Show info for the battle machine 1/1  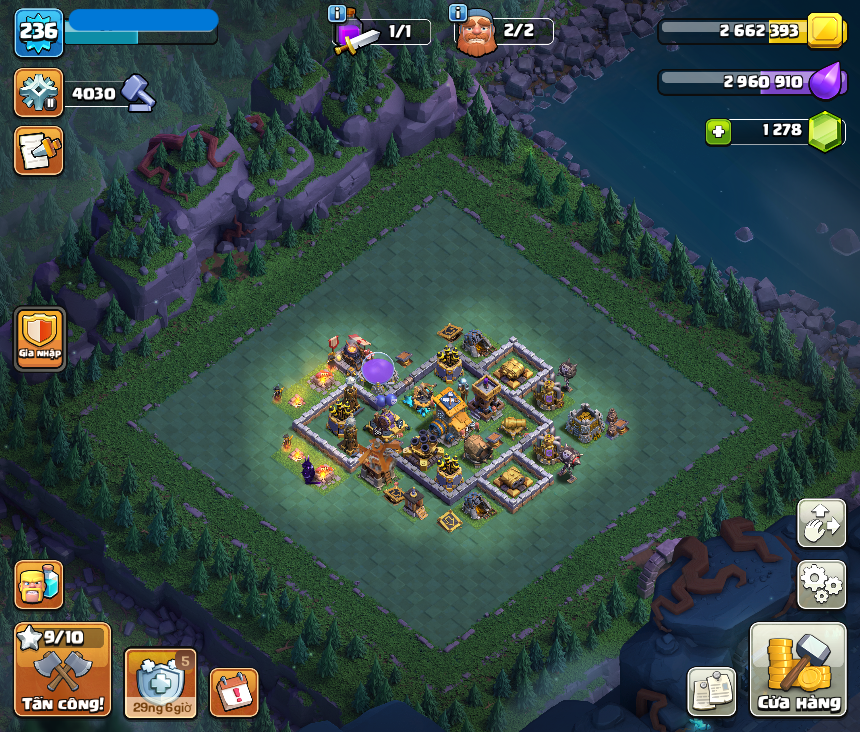click(337, 14)
